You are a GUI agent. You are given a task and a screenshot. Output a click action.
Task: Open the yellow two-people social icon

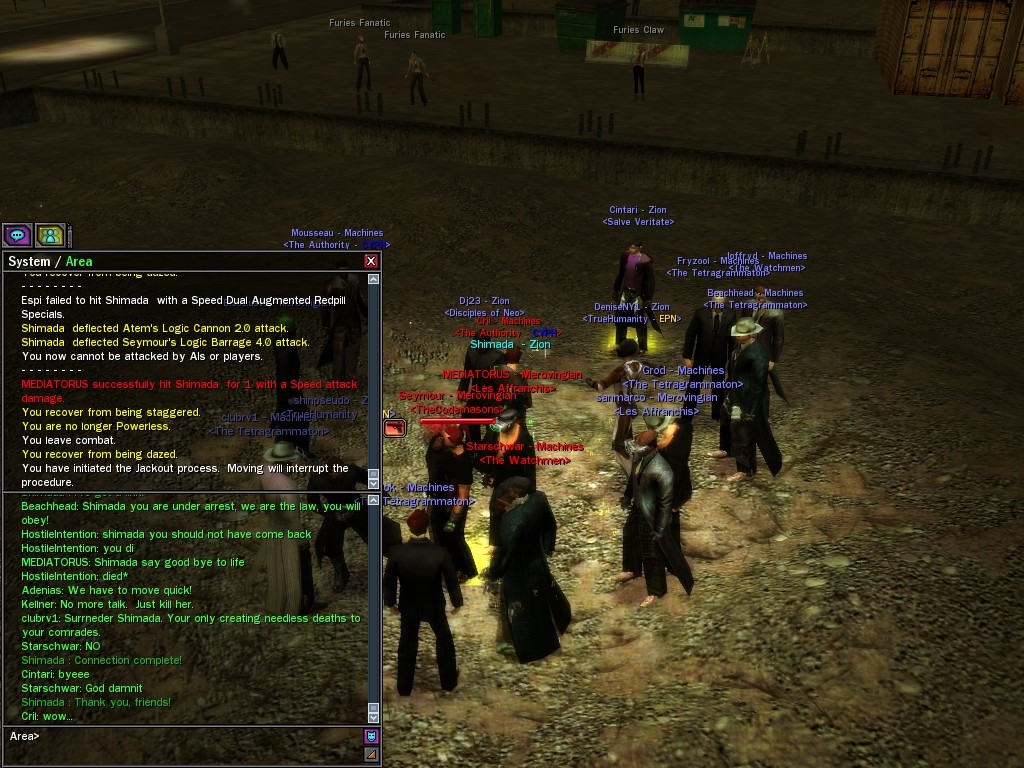coord(50,235)
